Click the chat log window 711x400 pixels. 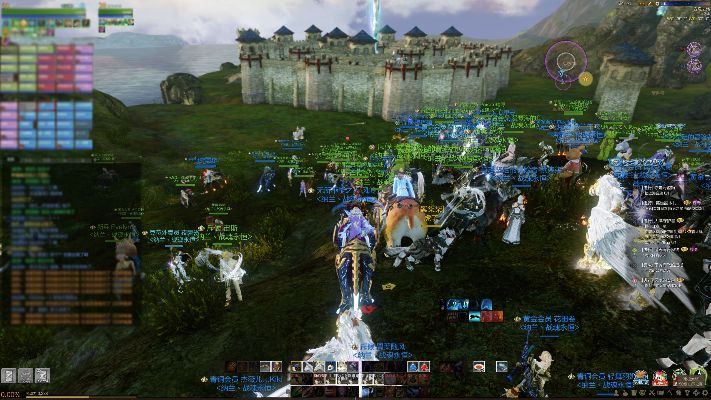pos(70,245)
